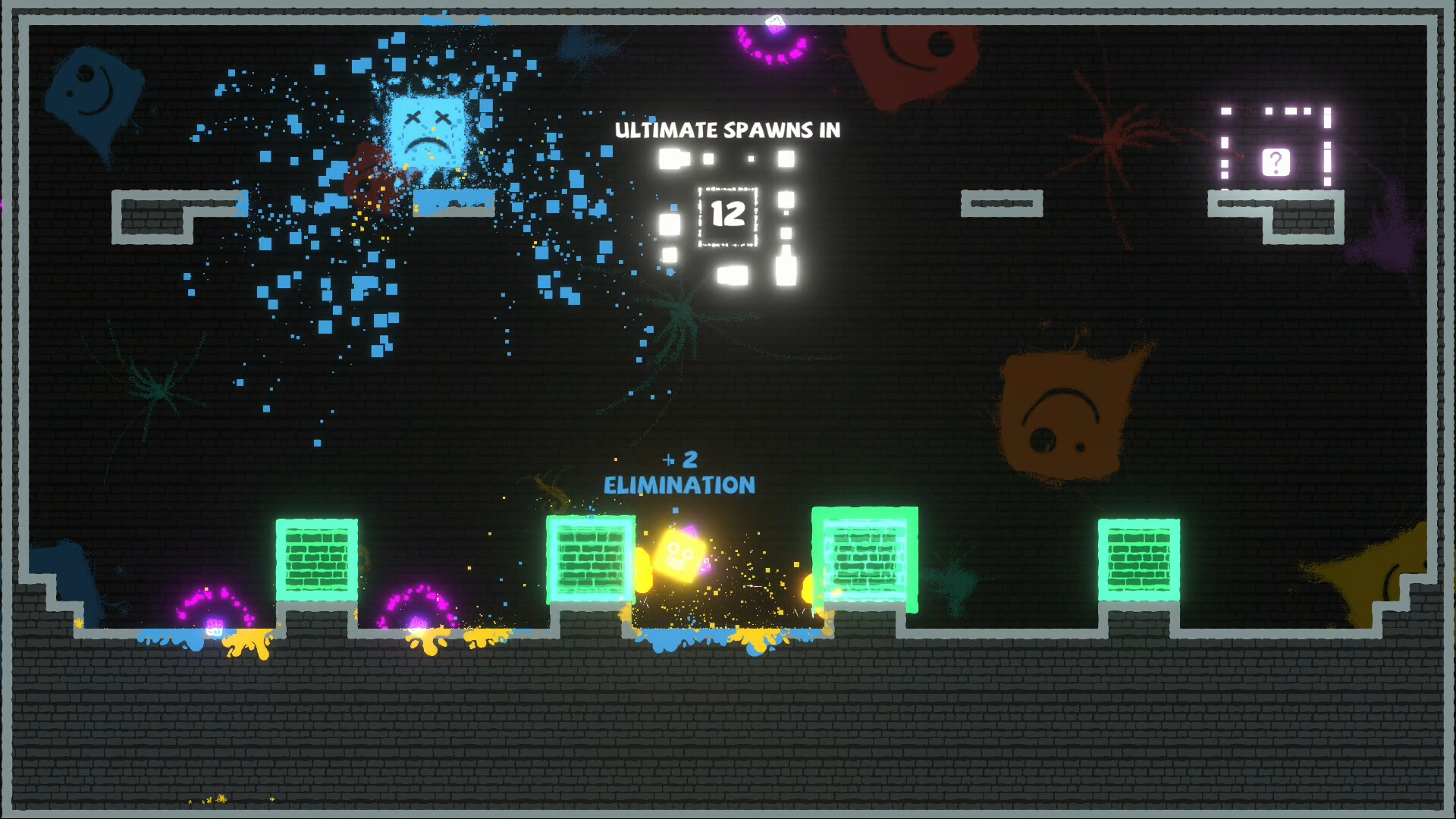
Task: Click the ULTIMATE SPAWNS IN header text
Action: click(x=726, y=130)
